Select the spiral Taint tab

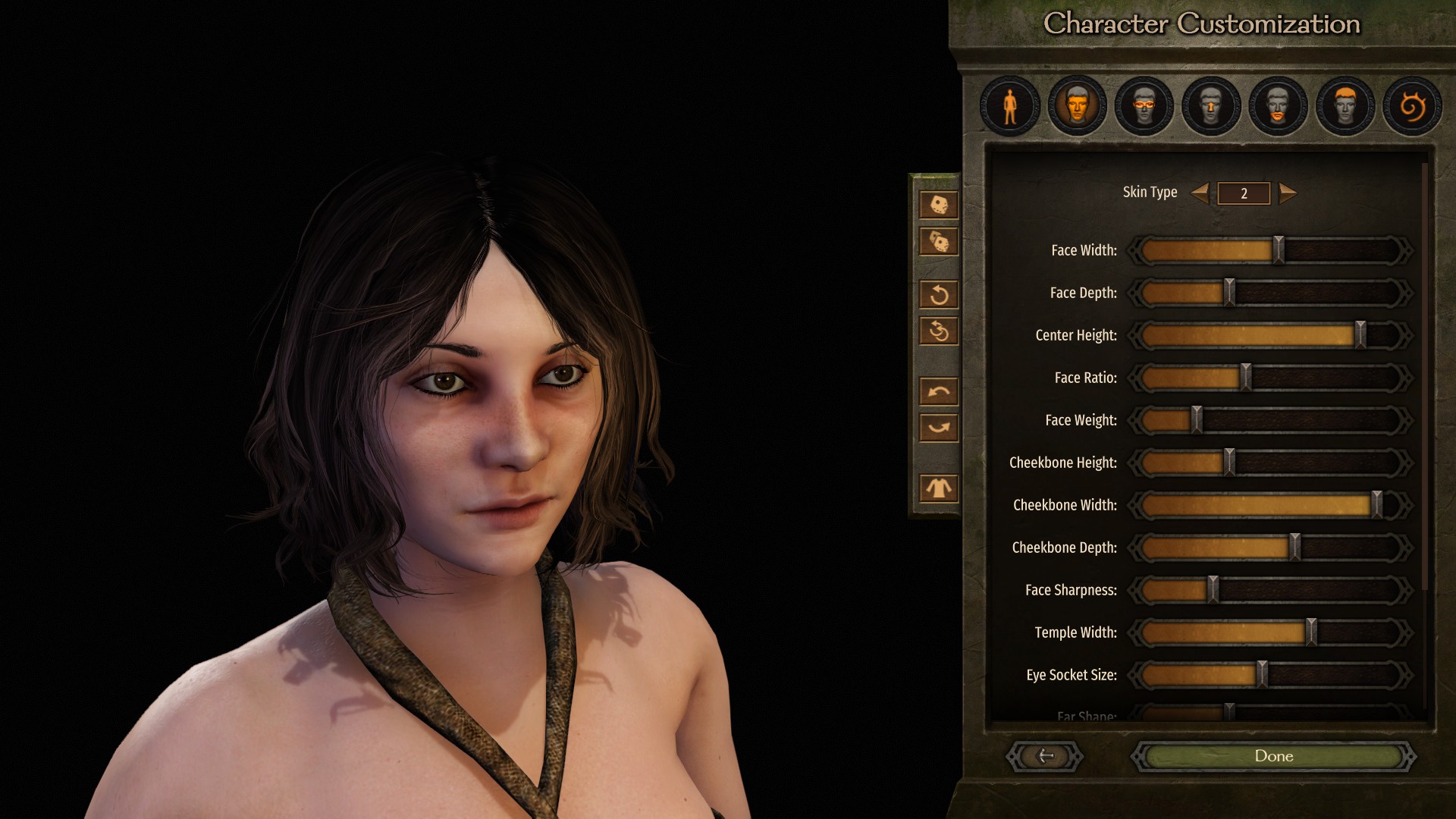pos(1411,106)
